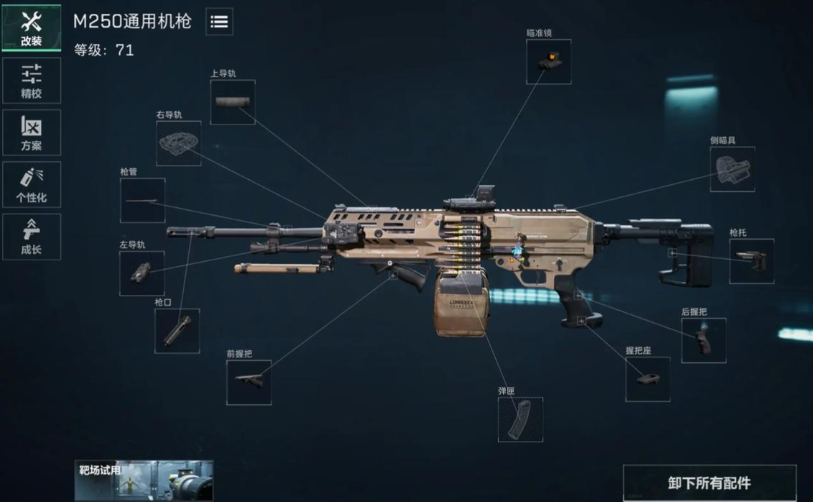Select the 枪口 muzzle attachment slot
This screenshot has height=502, width=813.
pyautogui.click(x=176, y=330)
